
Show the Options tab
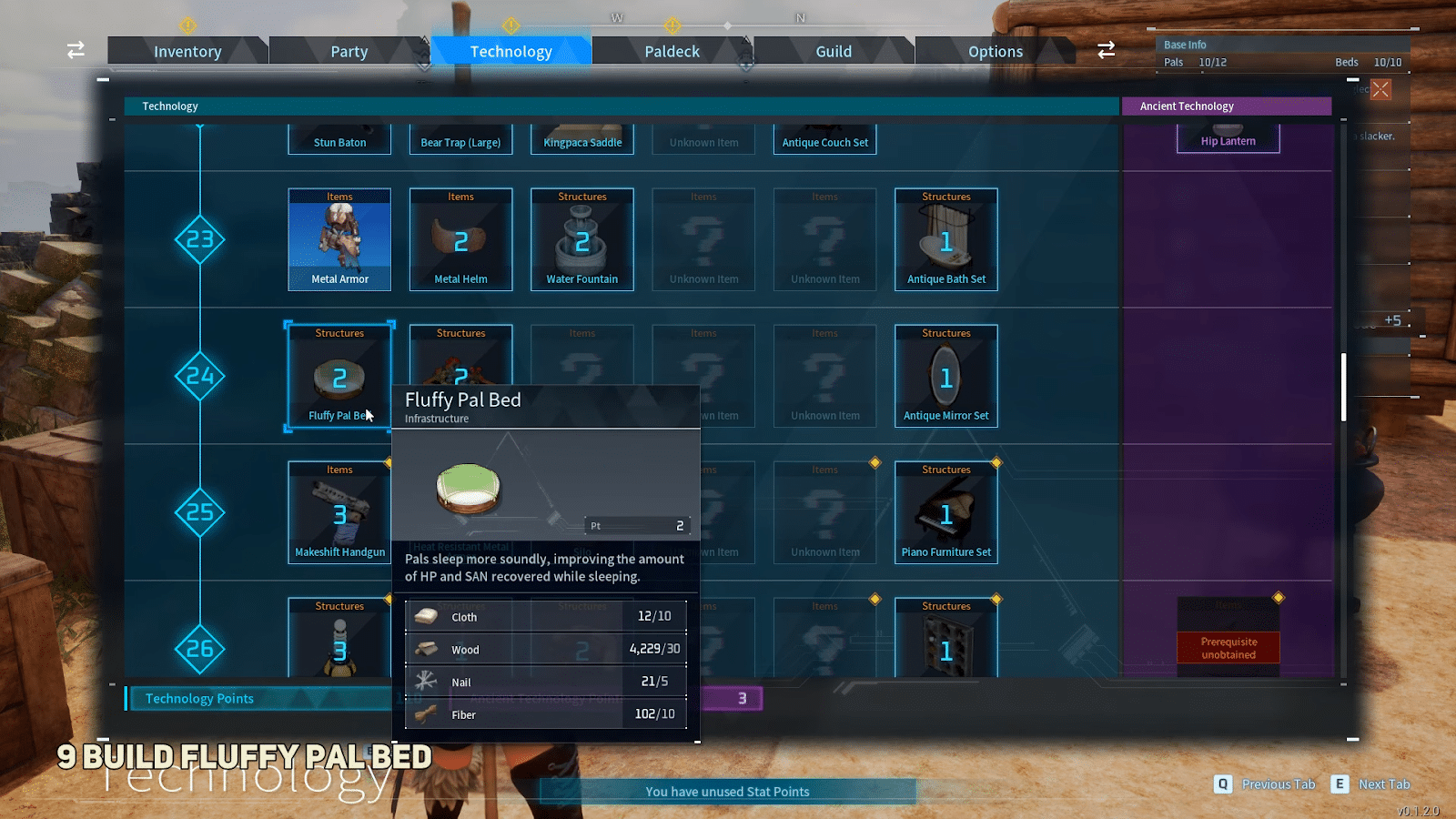pos(995,51)
